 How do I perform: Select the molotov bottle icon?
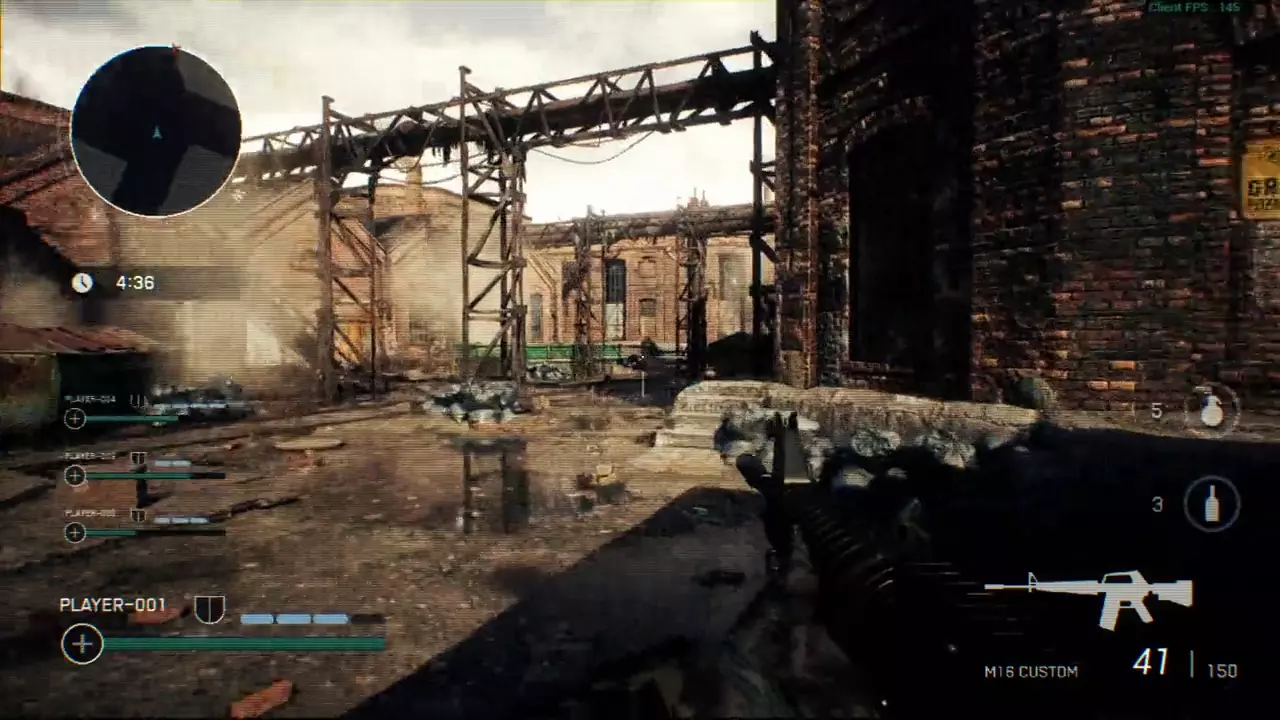1211,504
